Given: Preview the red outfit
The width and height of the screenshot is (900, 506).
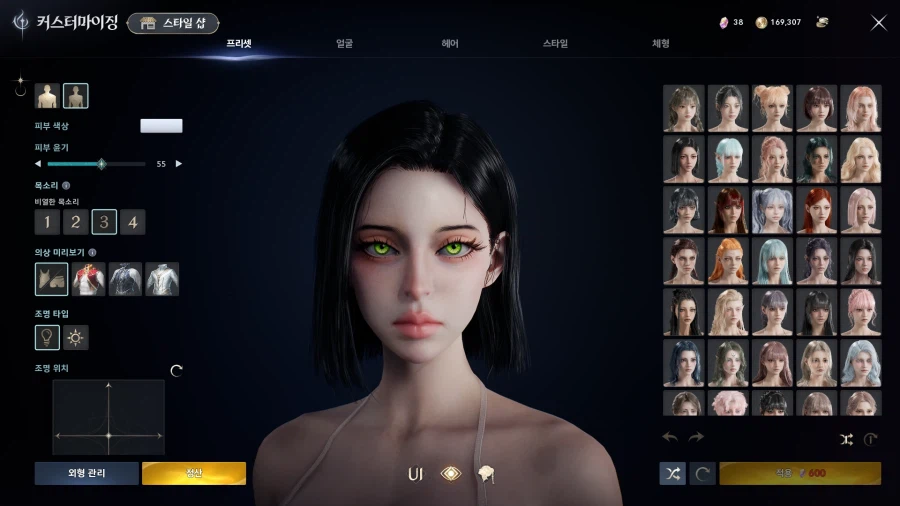Looking at the screenshot, I should (x=90, y=279).
